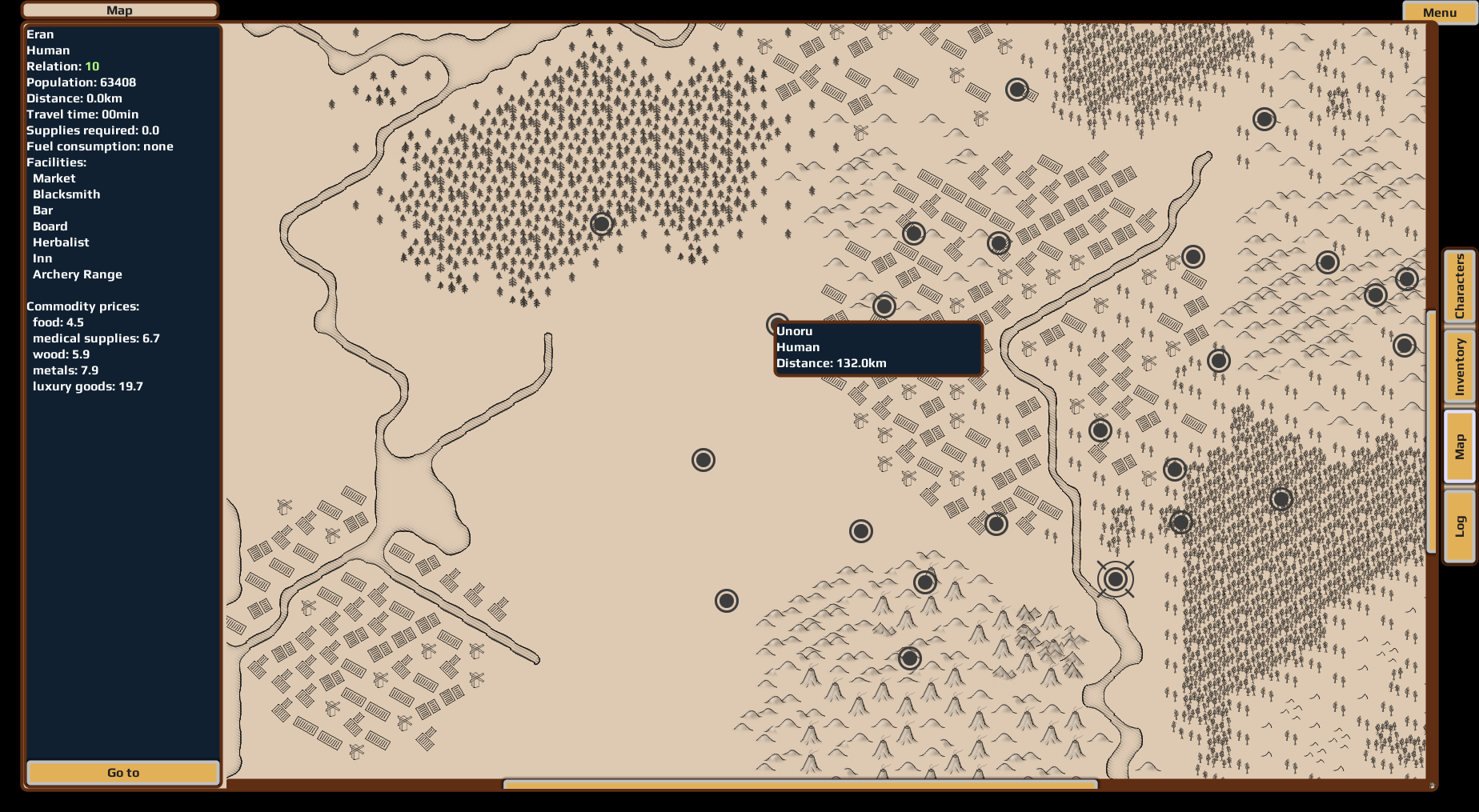The image size is (1479, 812).
Task: Click the Go to button
Action: pyautogui.click(x=123, y=772)
